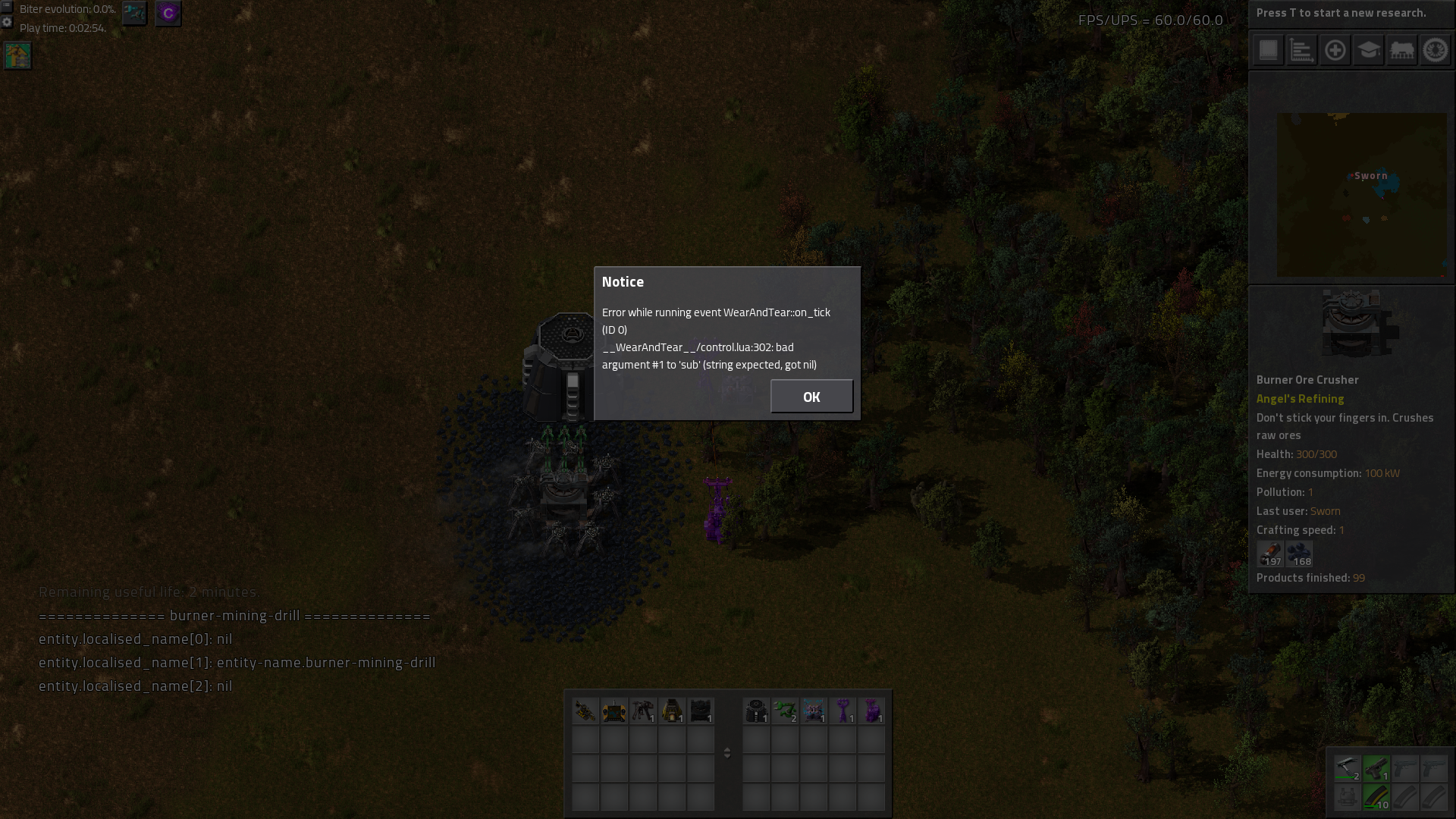The image size is (1456, 819).
Task: Open the production statistics bar-chart button
Action: (1301, 51)
